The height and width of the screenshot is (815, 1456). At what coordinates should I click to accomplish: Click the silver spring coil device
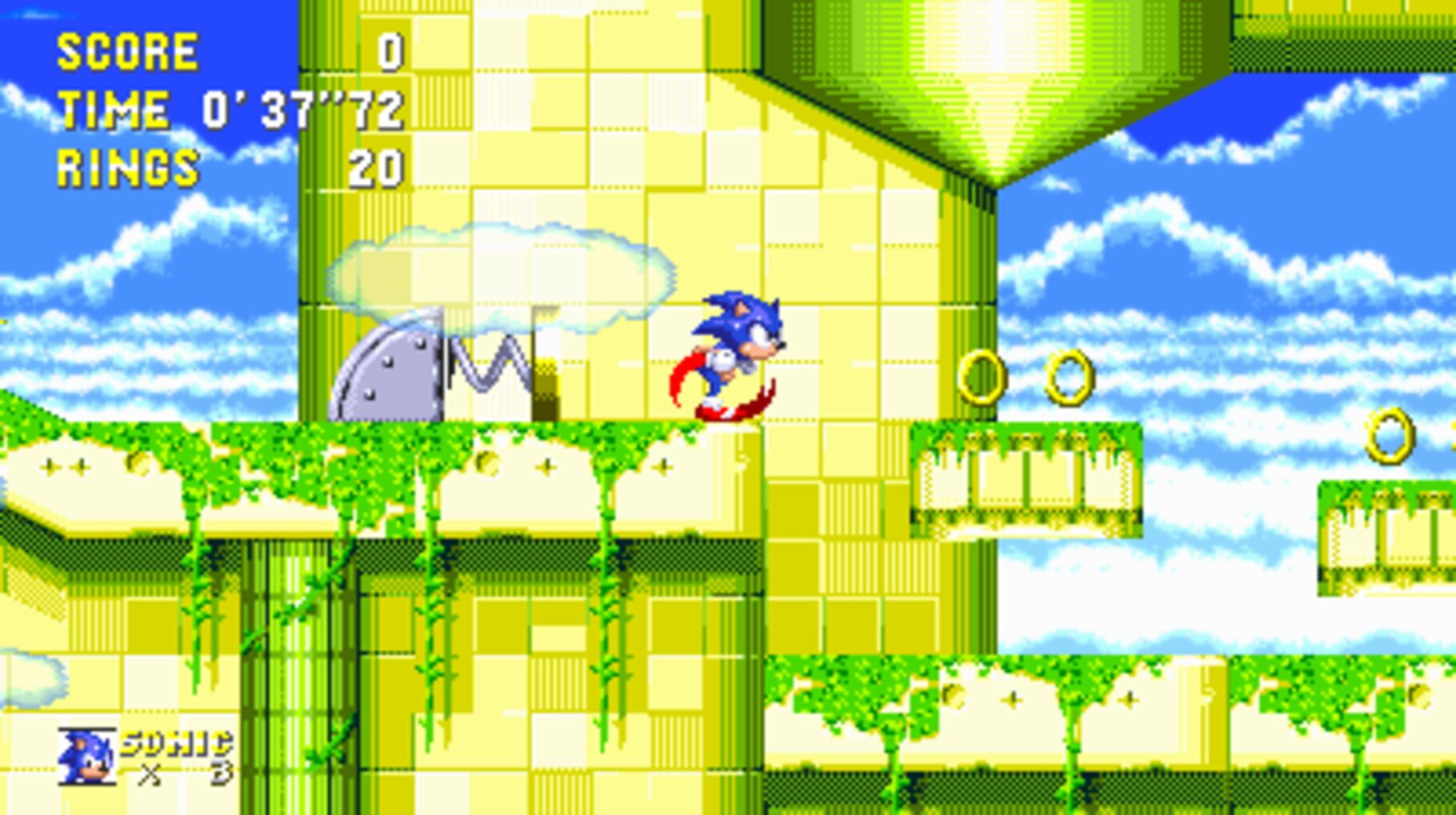point(492,364)
